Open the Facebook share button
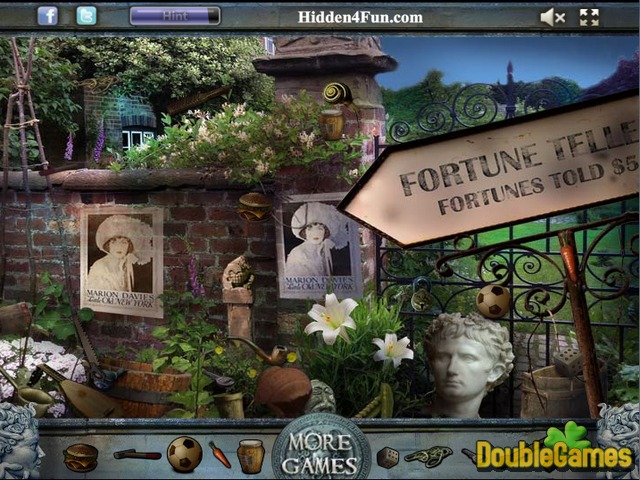Screen dimensions: 640x480 coord(47,16)
